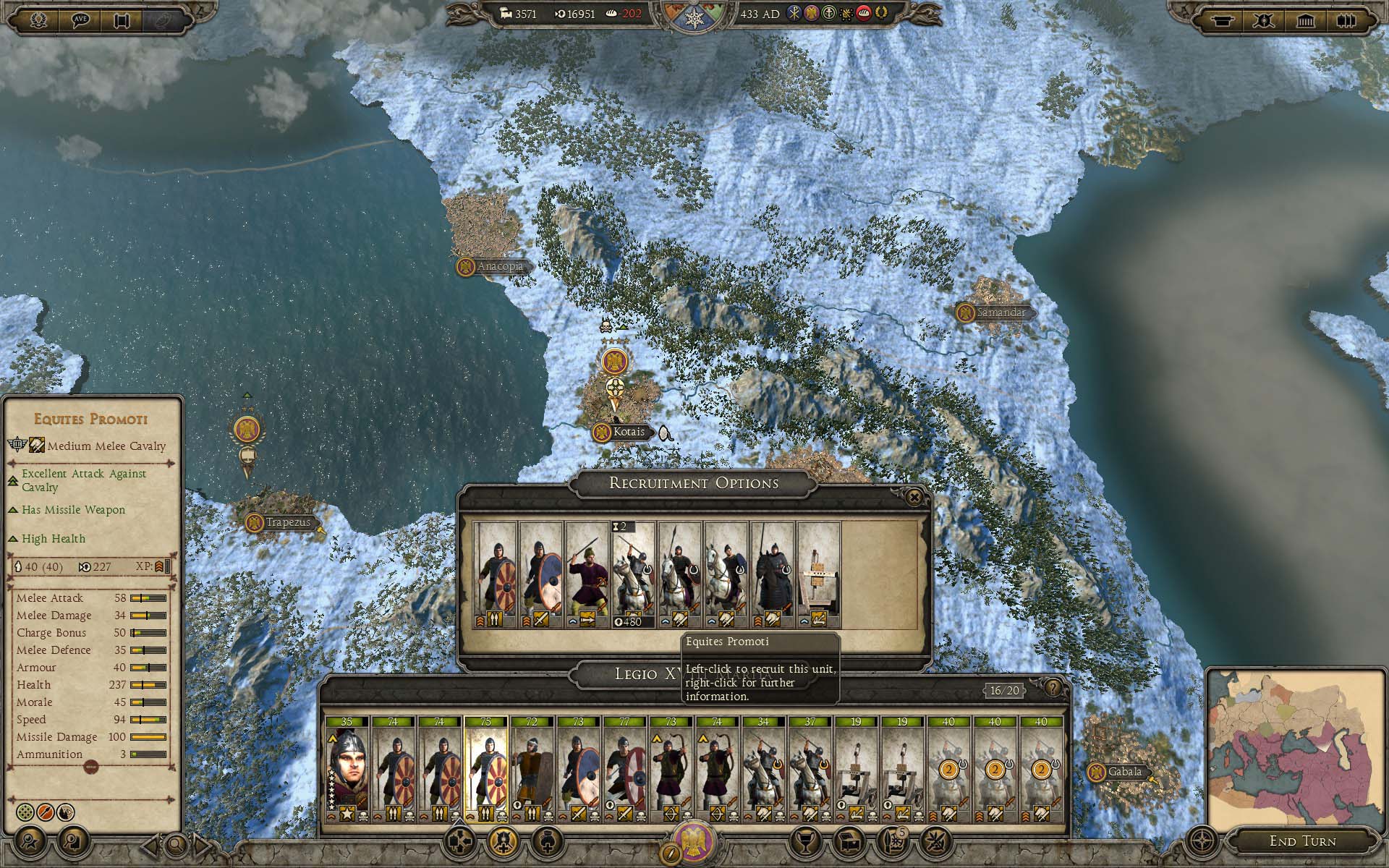Click the faction eagle emblem button
The width and height of the screenshot is (1389, 868).
pos(694,840)
